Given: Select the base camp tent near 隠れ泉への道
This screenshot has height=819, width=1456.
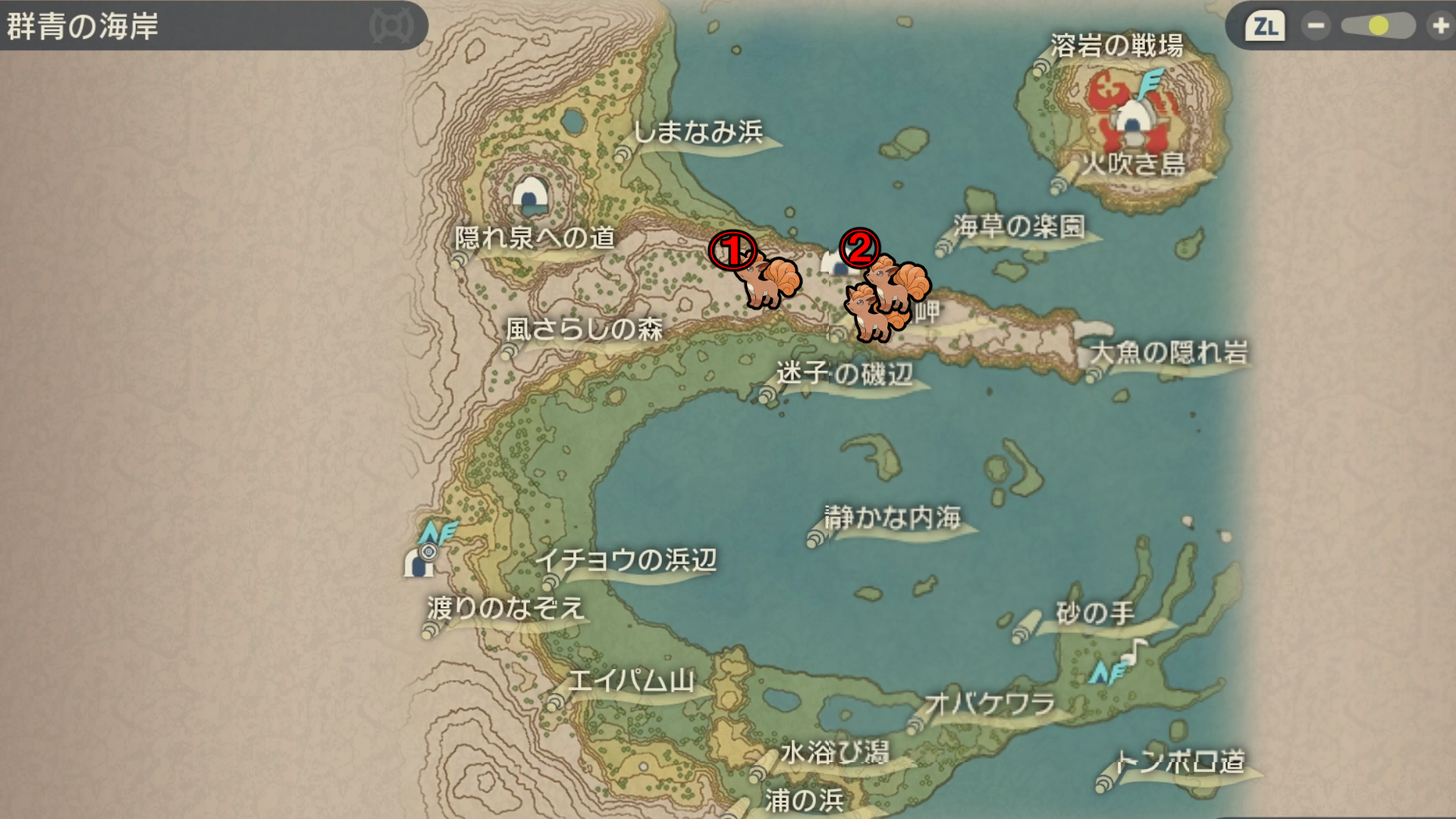Looking at the screenshot, I should (530, 195).
